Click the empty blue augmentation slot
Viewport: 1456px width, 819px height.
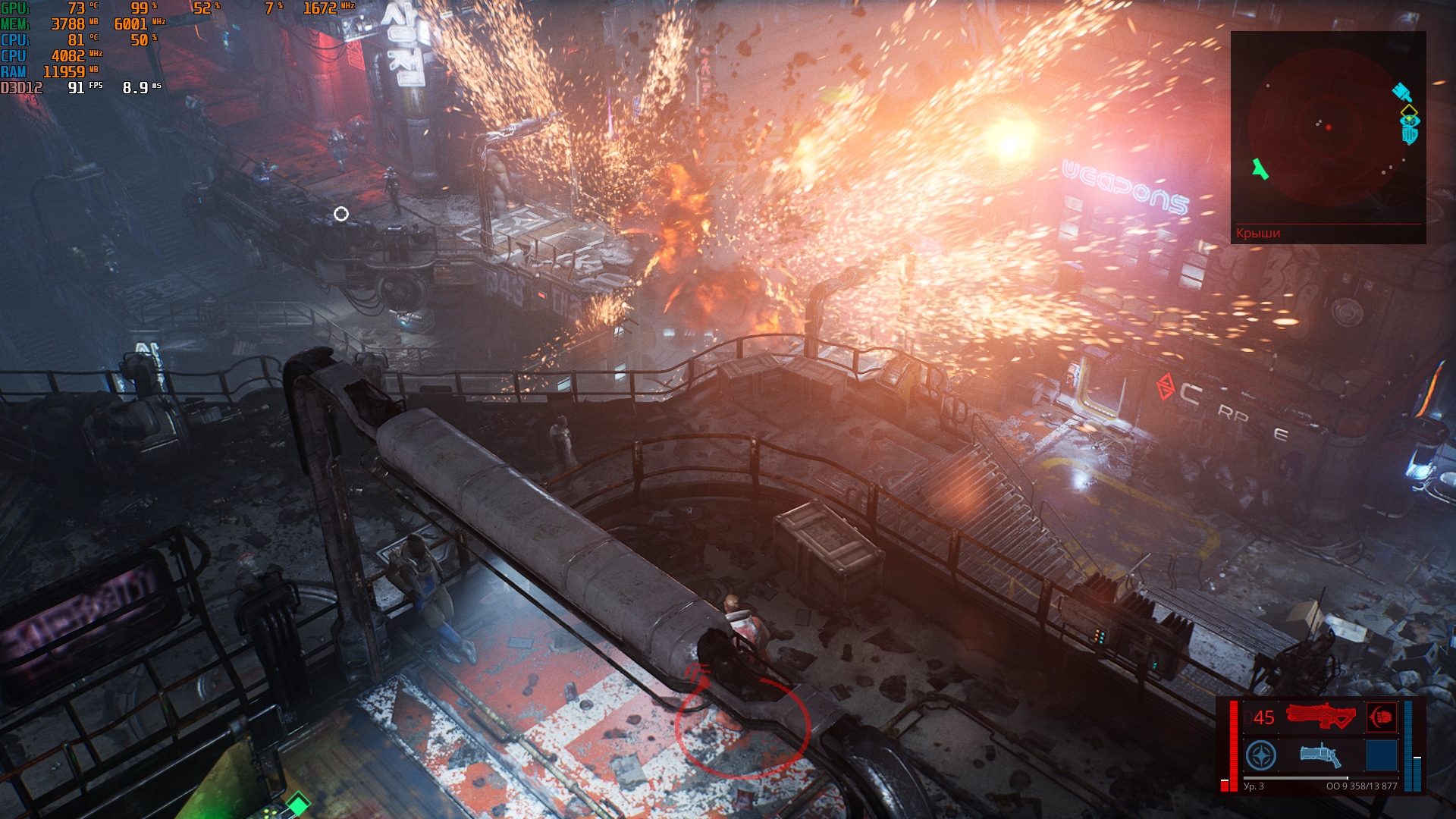point(1381,756)
